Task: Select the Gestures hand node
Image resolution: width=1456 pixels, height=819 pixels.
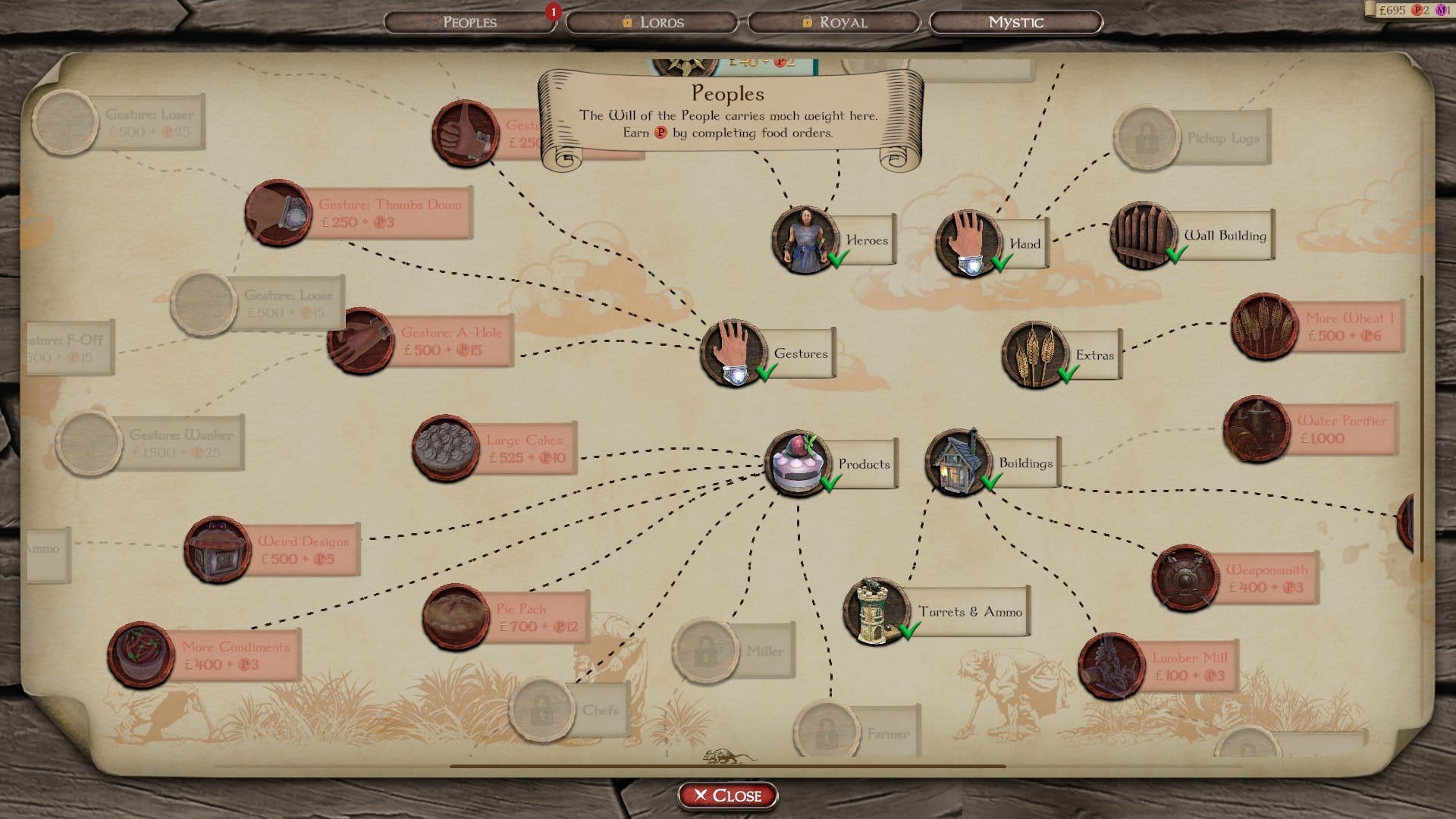Action: 732,353
